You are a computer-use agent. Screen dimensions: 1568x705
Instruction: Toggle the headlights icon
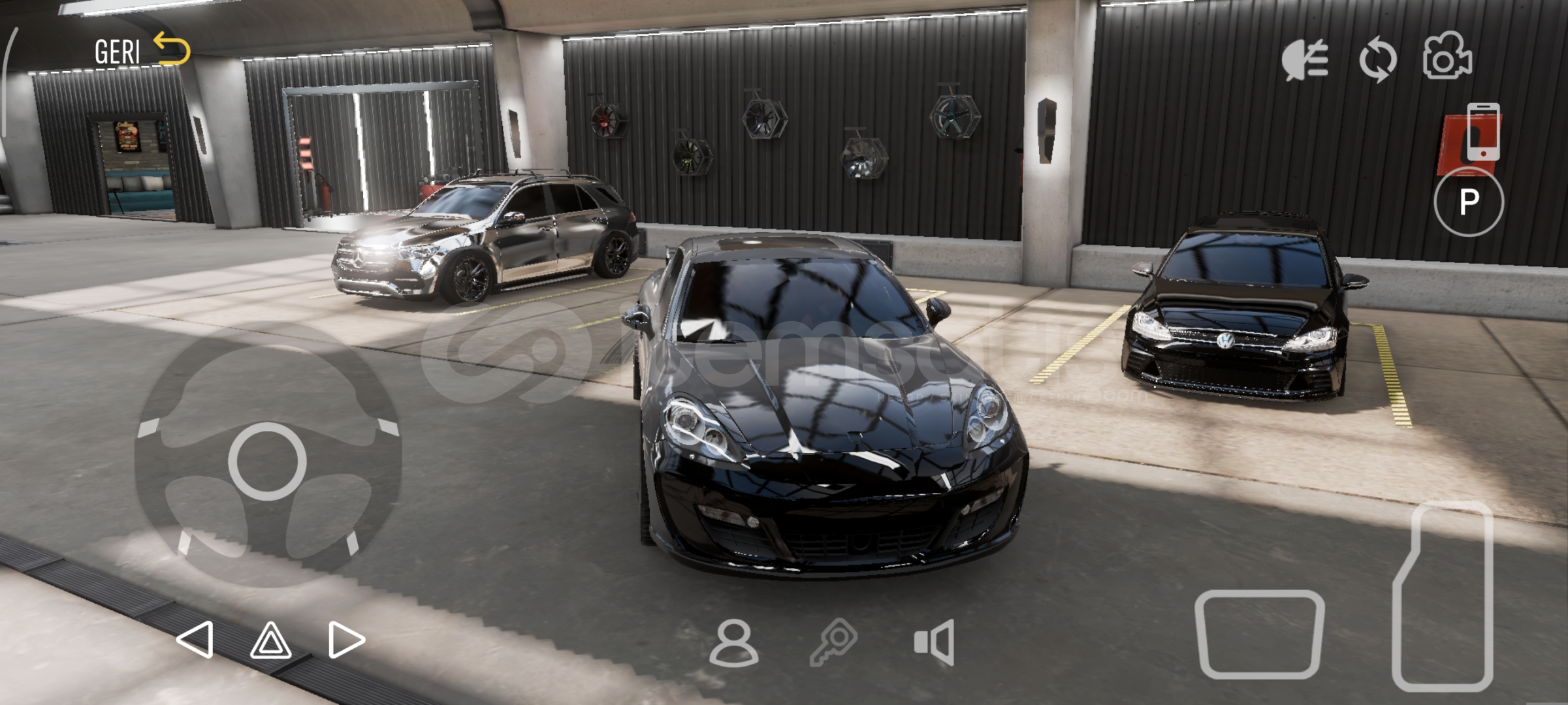(x=1304, y=59)
